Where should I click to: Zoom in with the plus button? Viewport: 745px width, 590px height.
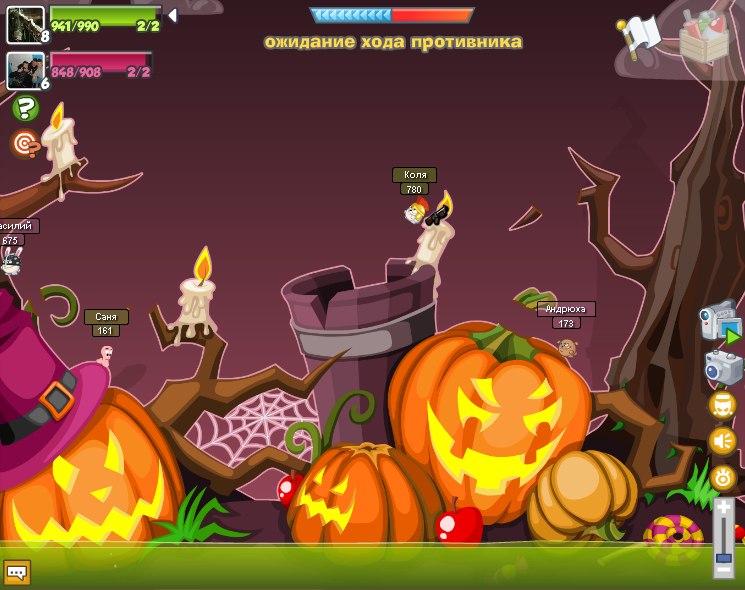[x=723, y=508]
